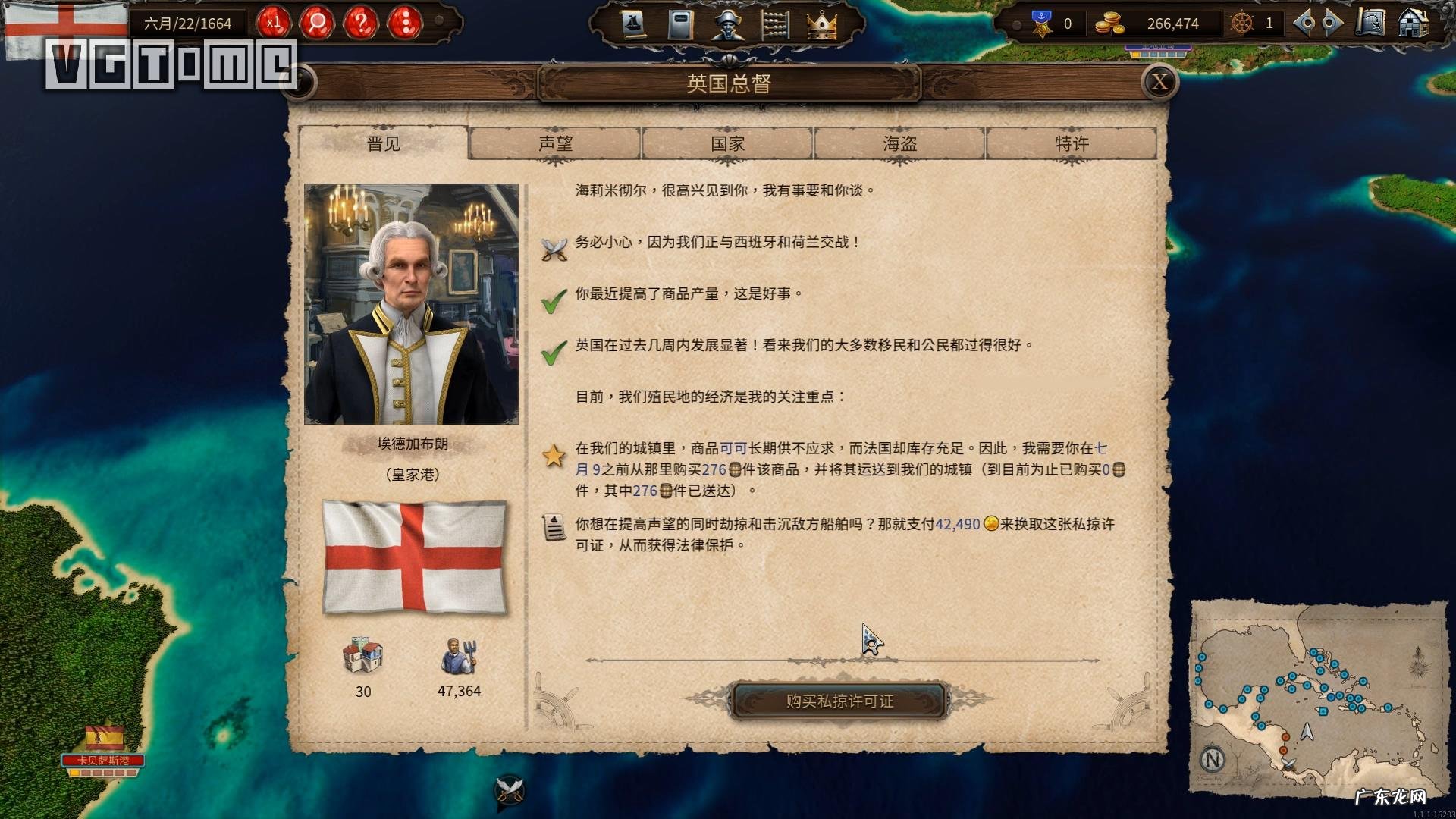Switch to the 海盗 tab
Viewport: 1456px width, 819px height.
[x=899, y=143]
